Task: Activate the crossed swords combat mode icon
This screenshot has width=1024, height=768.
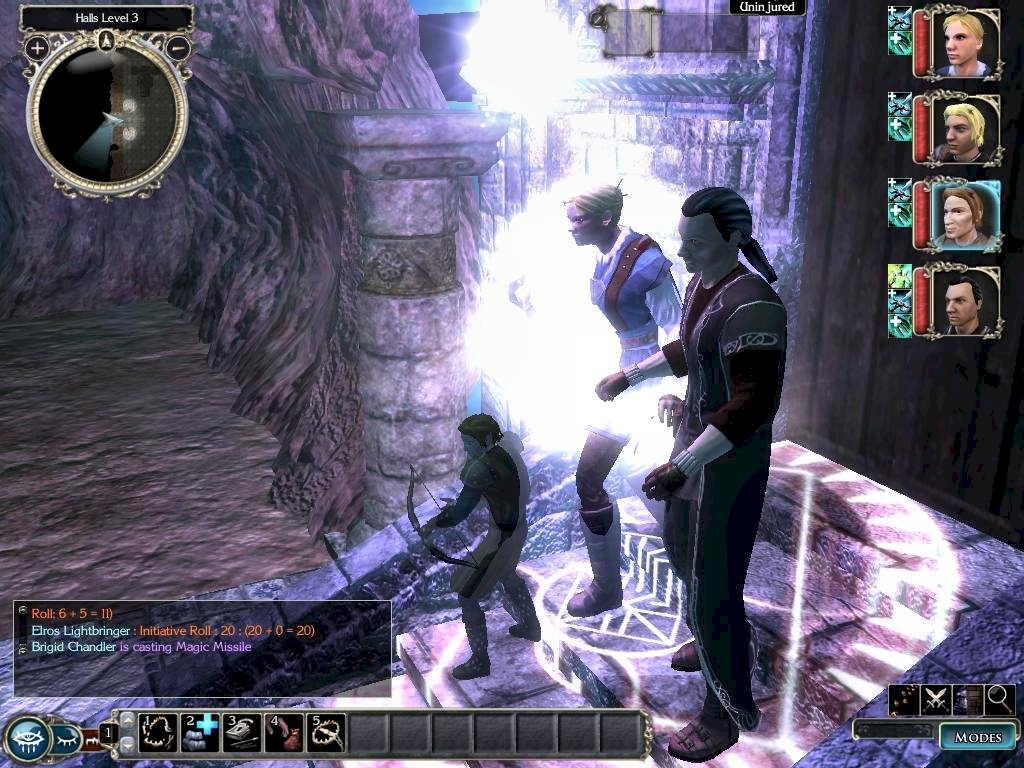Action: coord(935,700)
